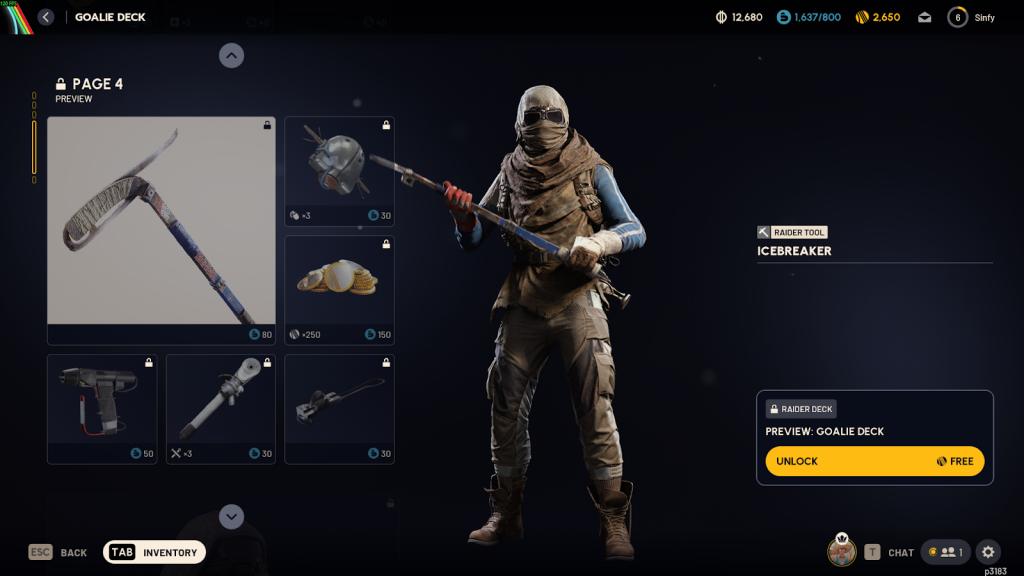Show the previous page with up arrow
This screenshot has height=576, width=1024.
pyautogui.click(x=231, y=56)
